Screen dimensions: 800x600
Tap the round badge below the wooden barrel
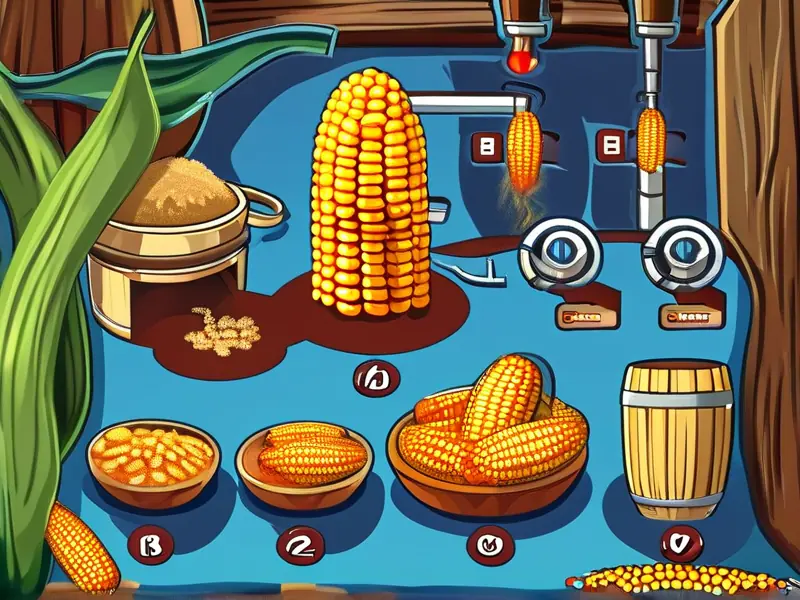pos(679,544)
